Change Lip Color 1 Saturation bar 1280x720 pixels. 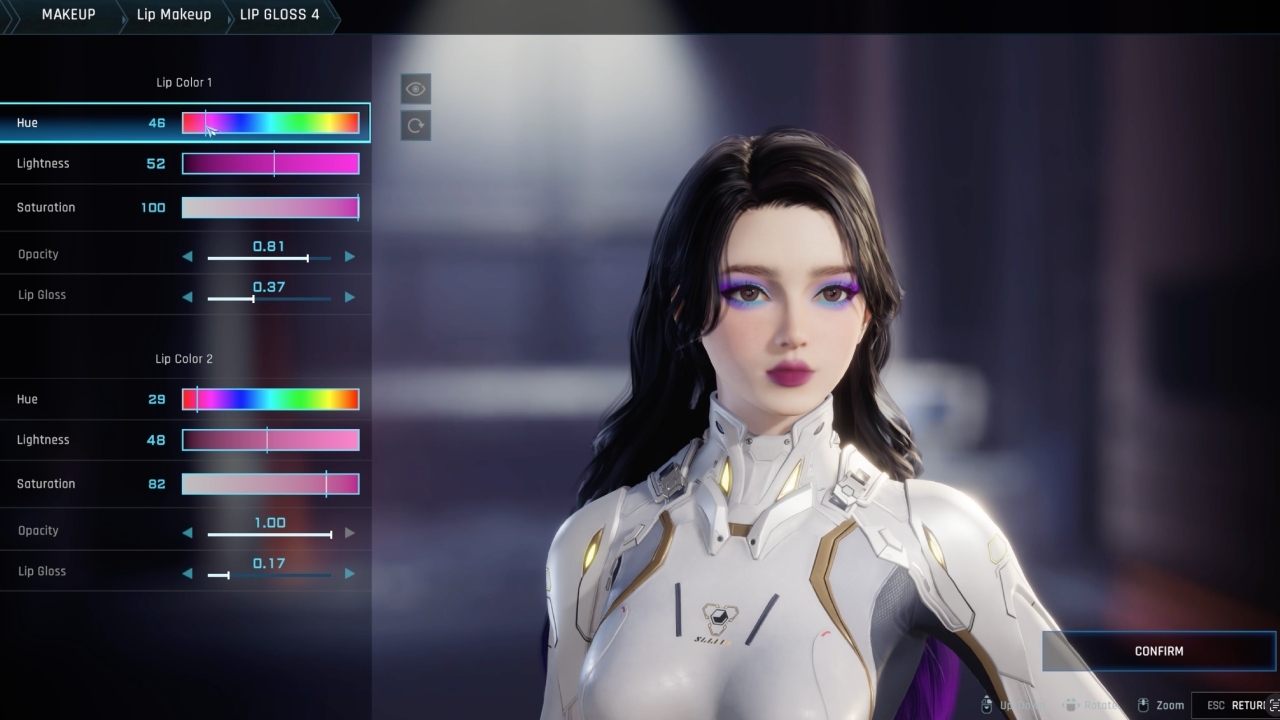(x=270, y=208)
